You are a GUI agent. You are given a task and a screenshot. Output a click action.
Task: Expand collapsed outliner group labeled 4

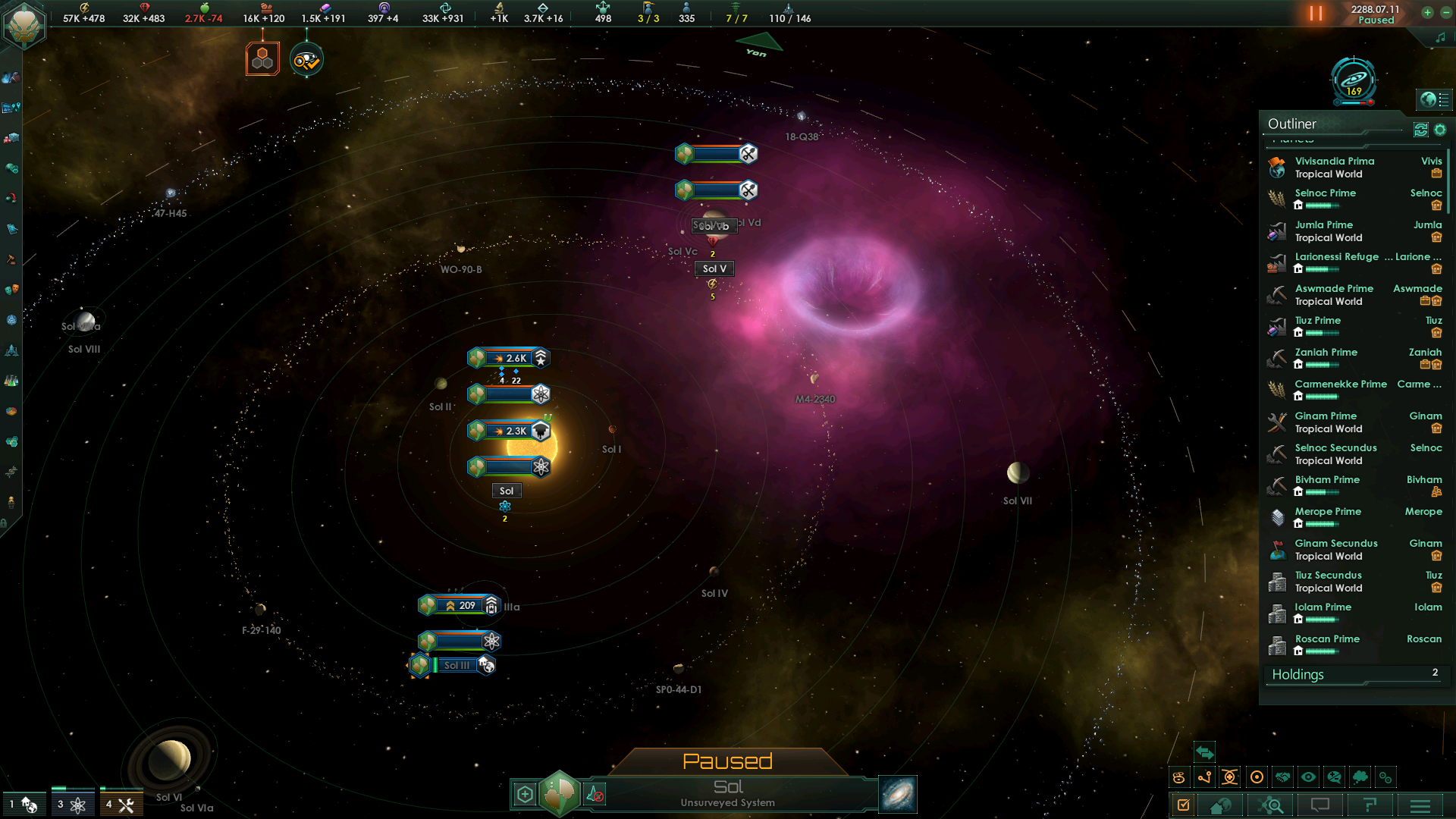point(121,802)
